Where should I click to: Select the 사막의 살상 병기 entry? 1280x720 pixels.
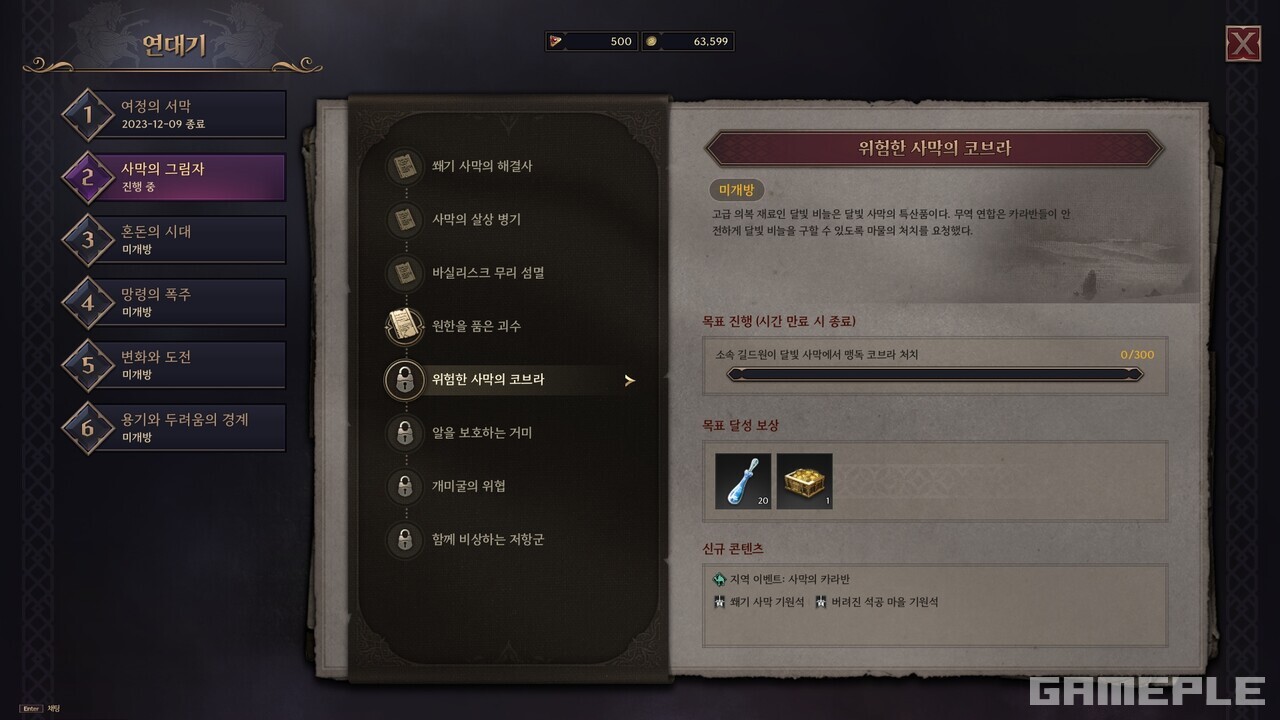(475, 219)
